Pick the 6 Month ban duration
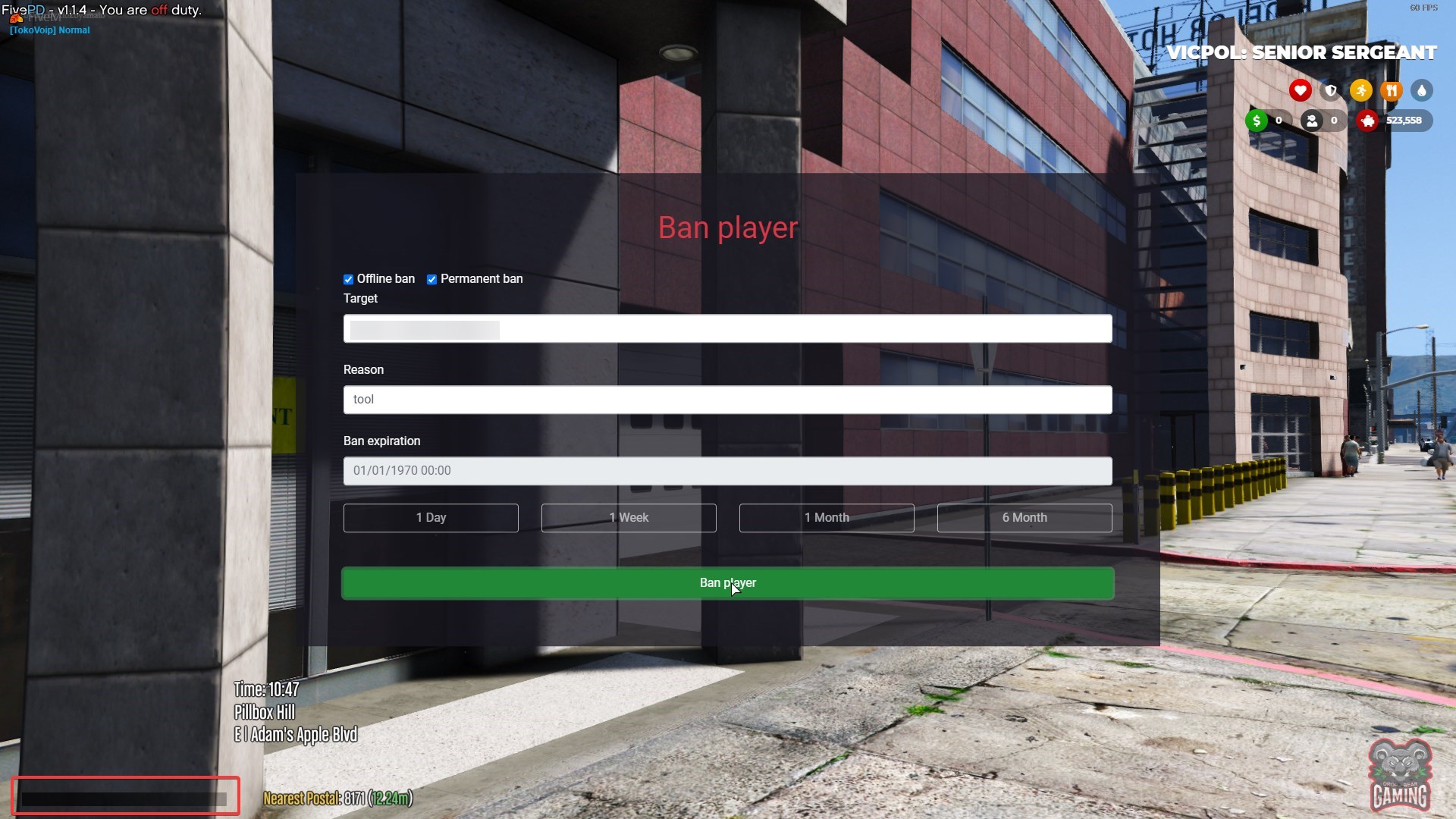1456x819 pixels. [1024, 517]
